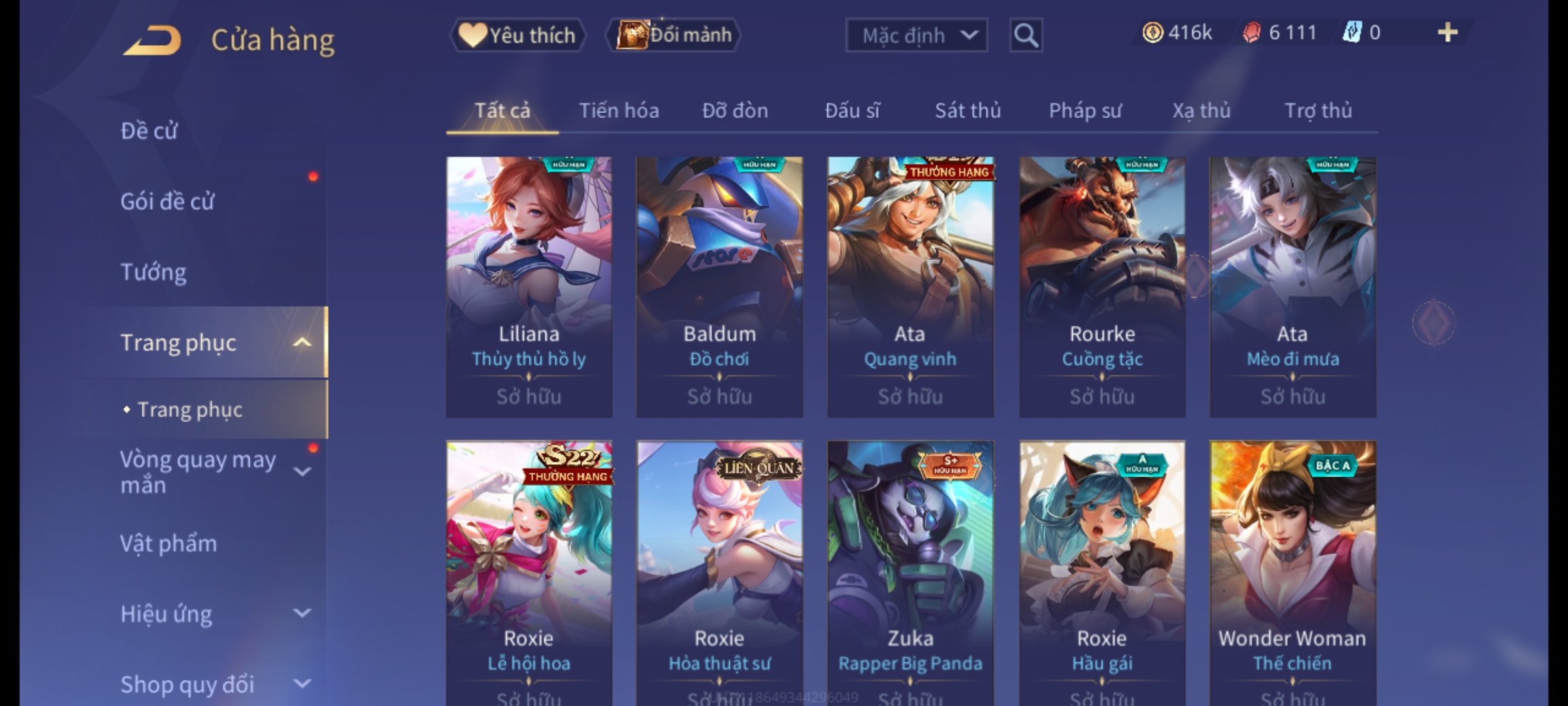Screen dimensions: 1568x706
Task: Expand the Mặc định sort dropdown
Action: [x=916, y=35]
